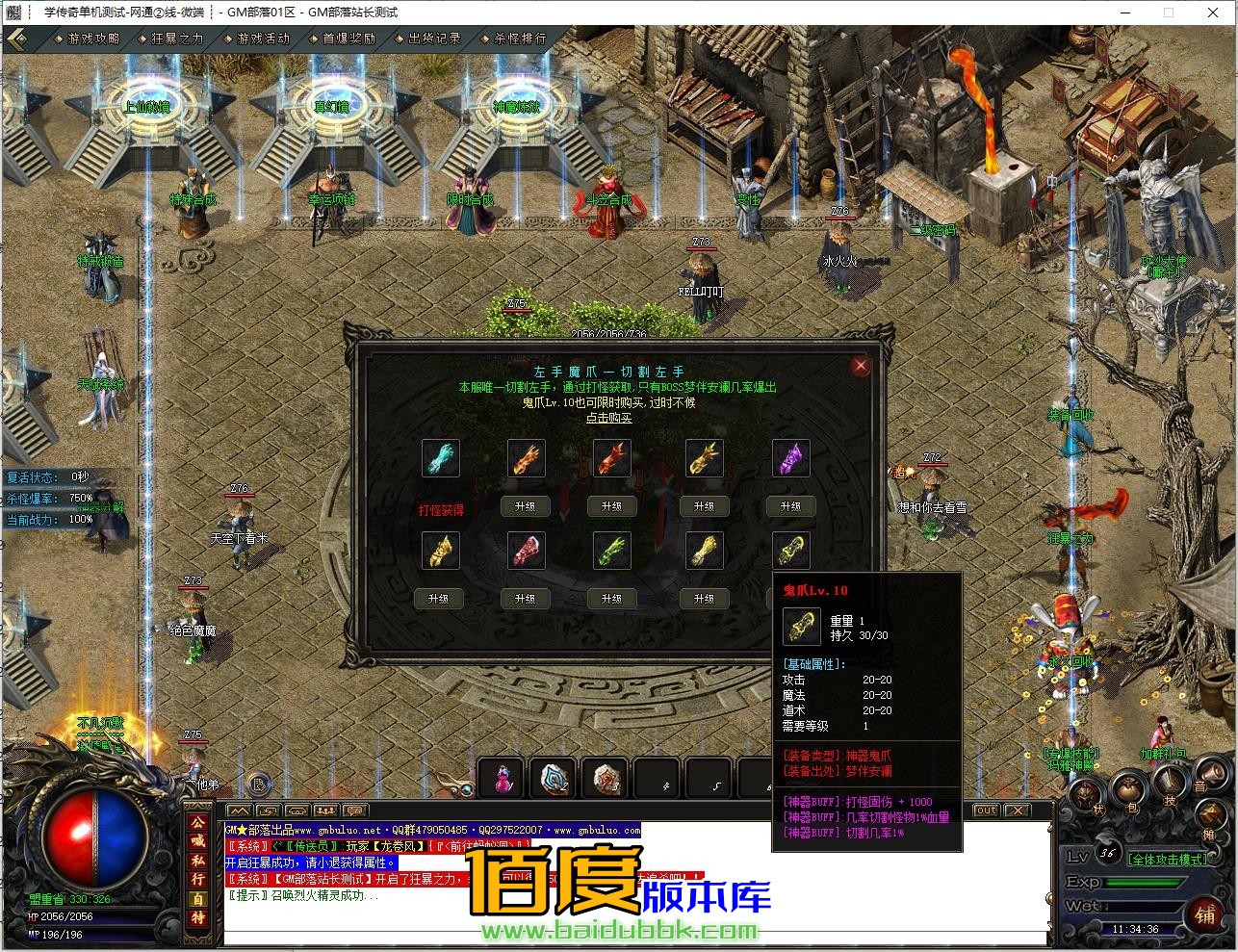Viewport: 1238px width, 952px height.
Task: Toggle the 全体攻击模式 attack mode setting
Action: pyautogui.click(x=1167, y=859)
